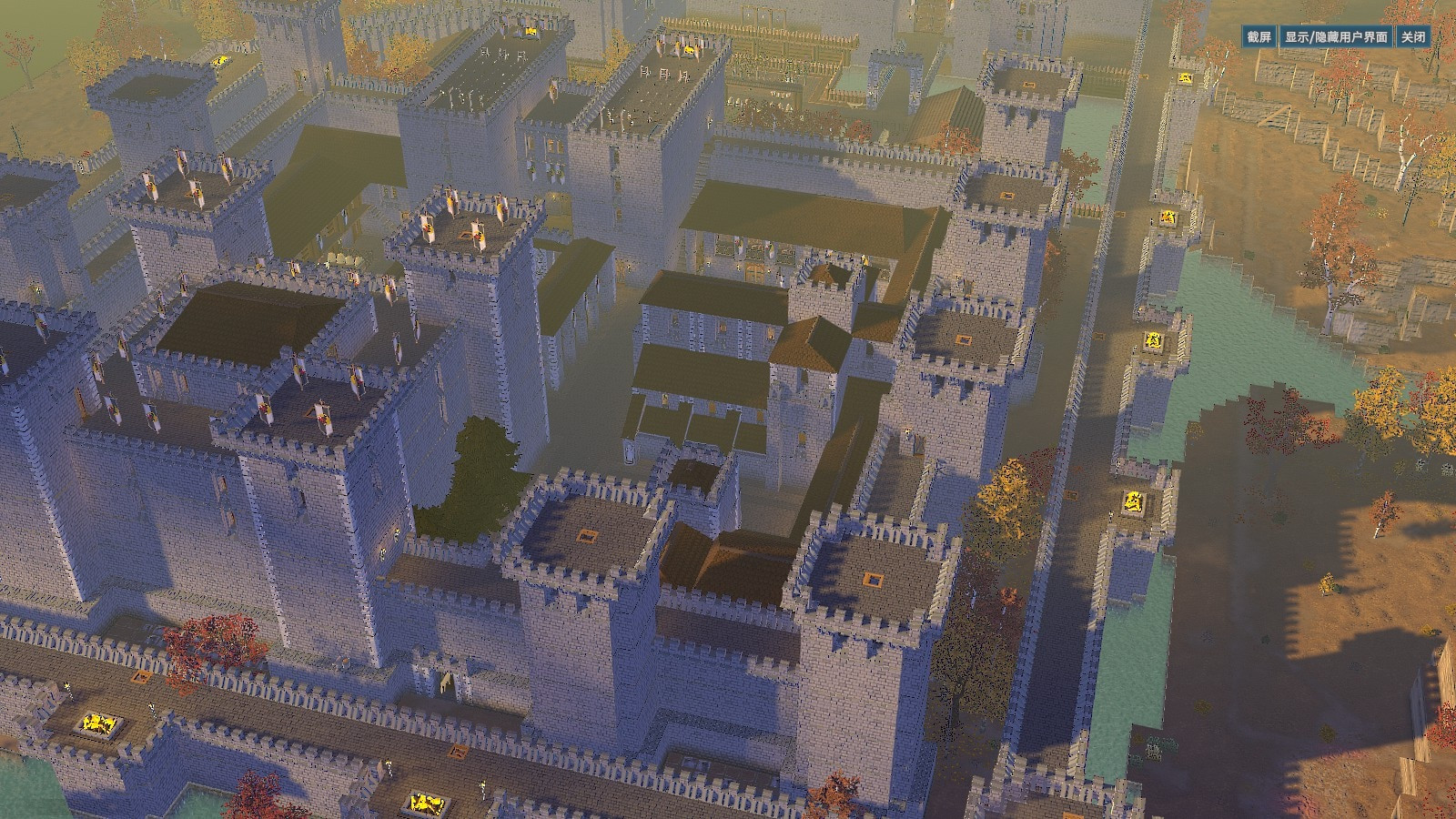This screenshot has height=819, width=1456.
Task: Close photo mode with 关闭
Action: coord(1413,37)
